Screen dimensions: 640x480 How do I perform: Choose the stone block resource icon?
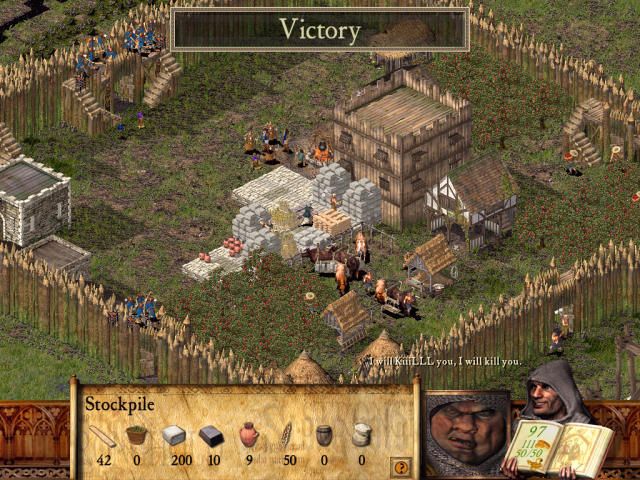click(x=174, y=435)
